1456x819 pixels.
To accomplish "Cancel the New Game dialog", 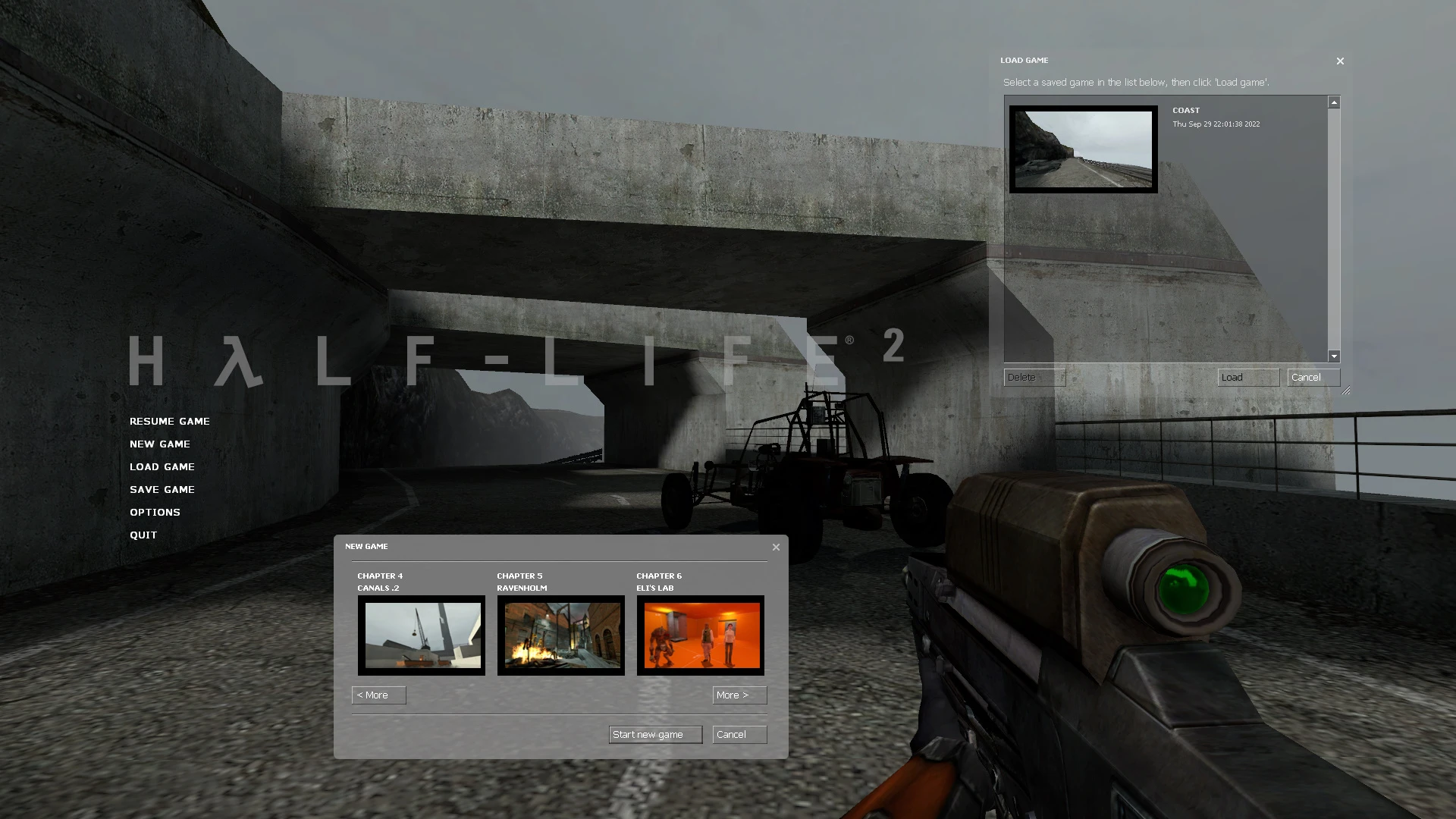I will coord(739,734).
